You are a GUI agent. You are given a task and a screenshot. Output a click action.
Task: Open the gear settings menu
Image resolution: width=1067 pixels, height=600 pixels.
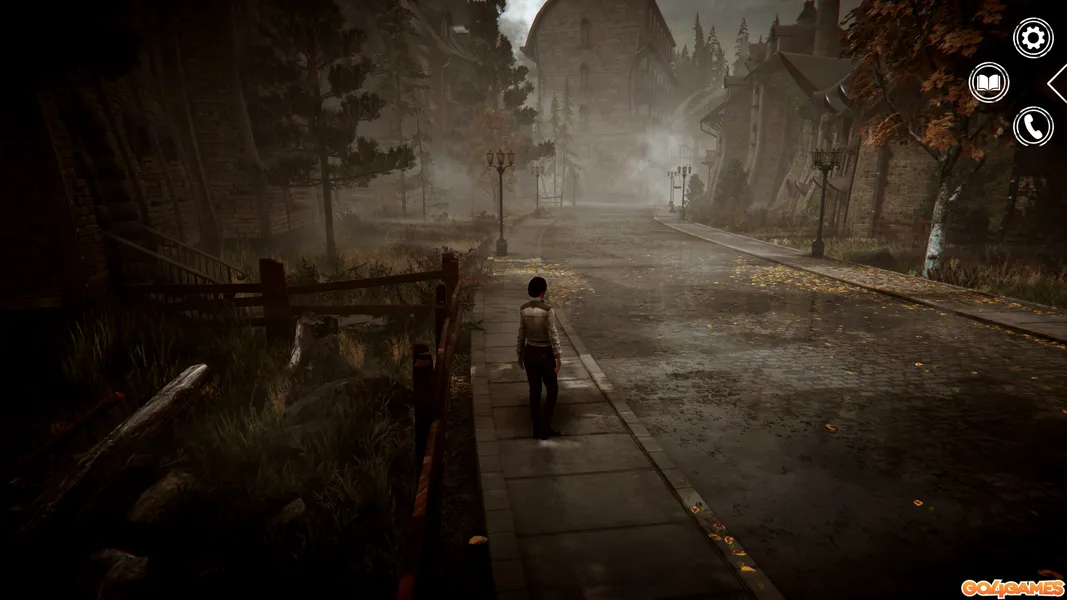tap(1033, 38)
